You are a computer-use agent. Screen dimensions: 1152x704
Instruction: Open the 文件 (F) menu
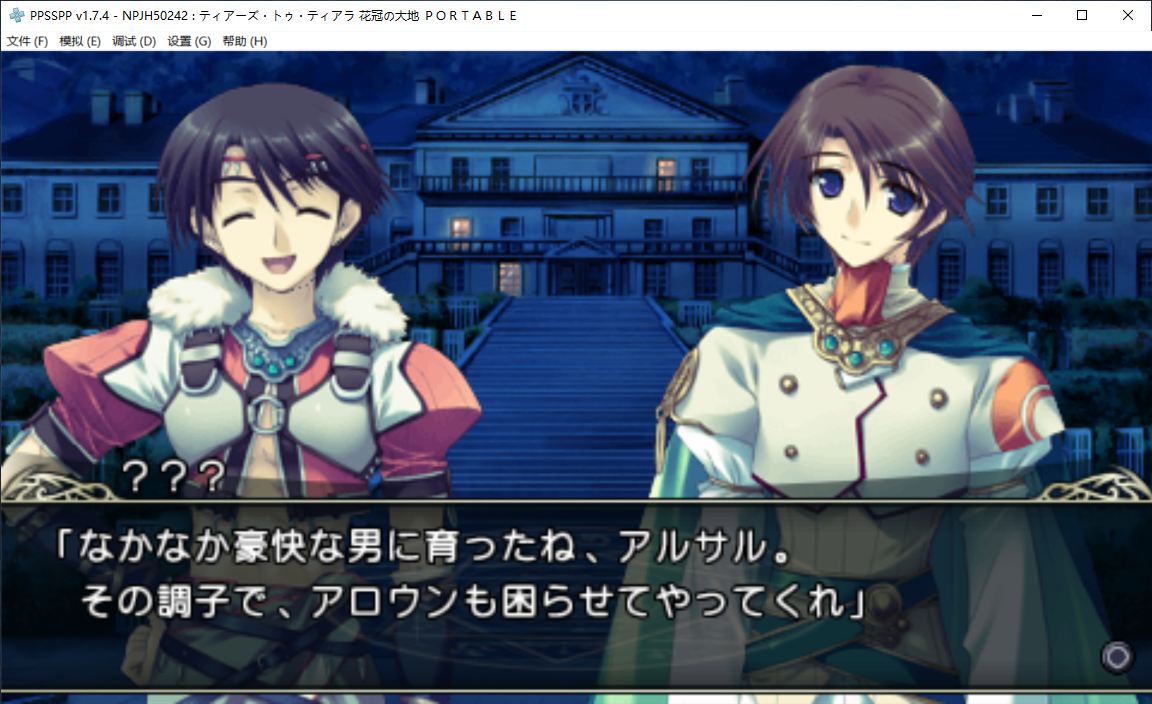(x=27, y=41)
